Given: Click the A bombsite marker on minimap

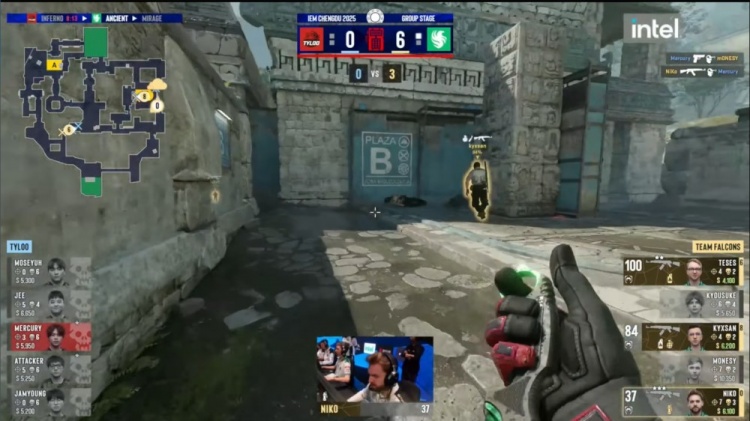Looking at the screenshot, I should pyautogui.click(x=53, y=65).
